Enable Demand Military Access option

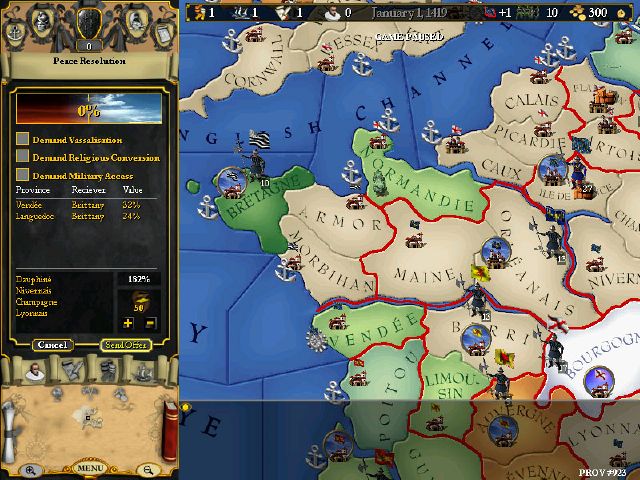tap(22, 175)
